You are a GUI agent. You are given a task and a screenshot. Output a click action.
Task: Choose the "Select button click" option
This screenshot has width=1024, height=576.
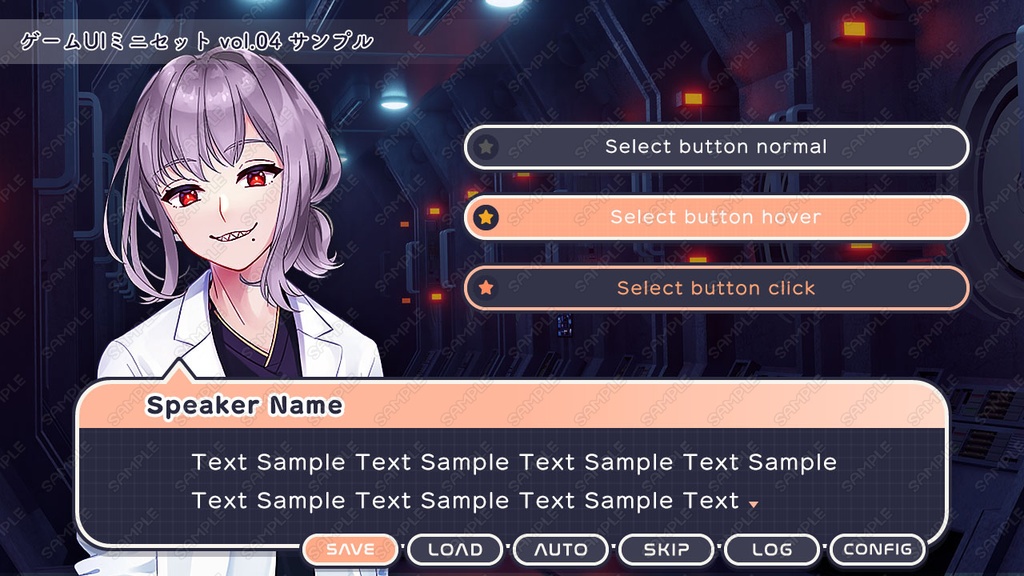(716, 288)
